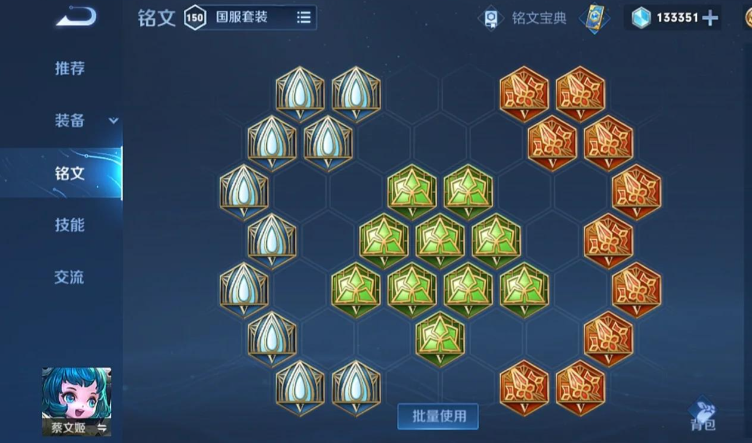Open the 推荐 tab
The image size is (752, 443).
click(69, 69)
